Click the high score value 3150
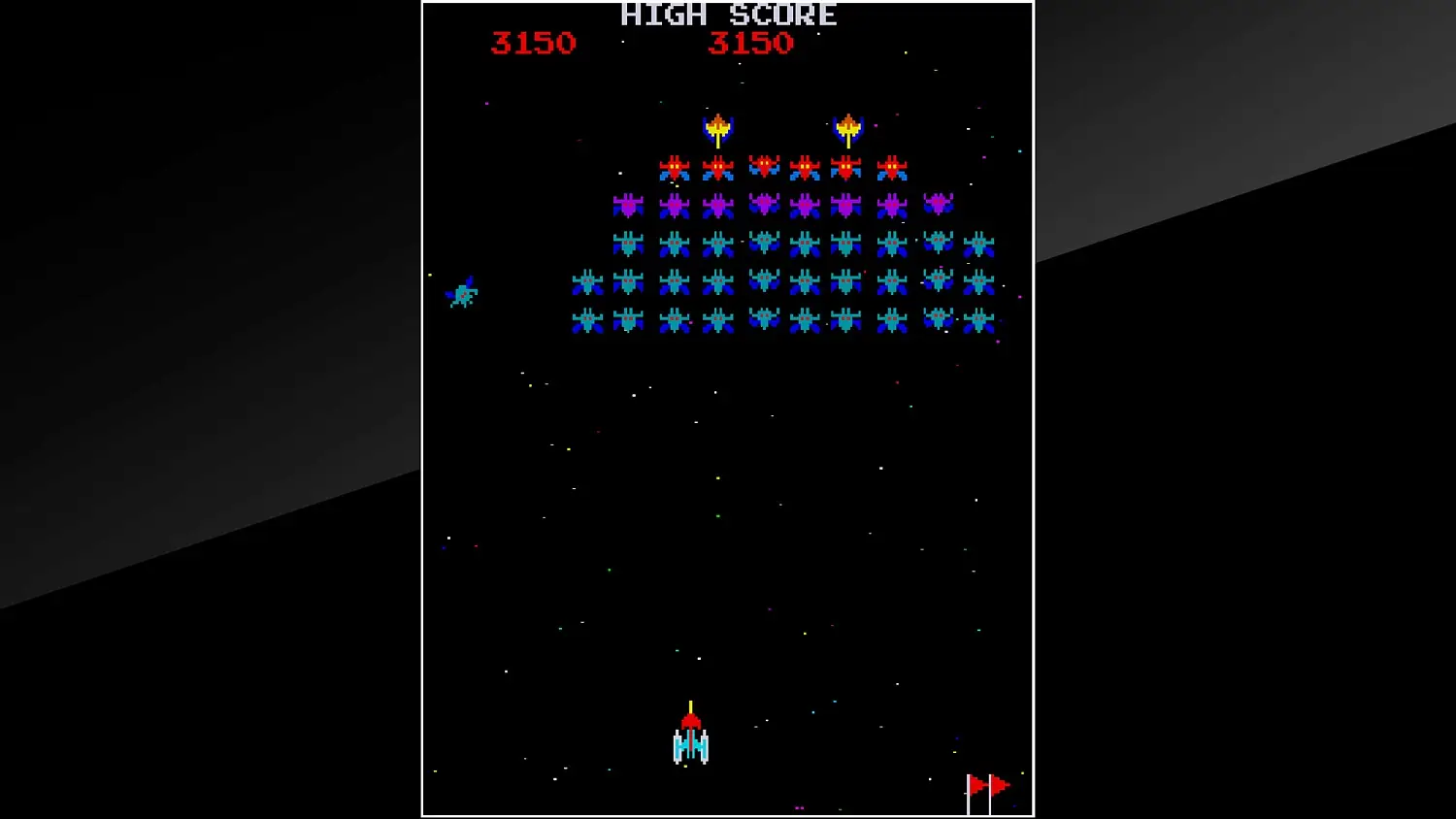The width and height of the screenshot is (1456, 819). [752, 43]
